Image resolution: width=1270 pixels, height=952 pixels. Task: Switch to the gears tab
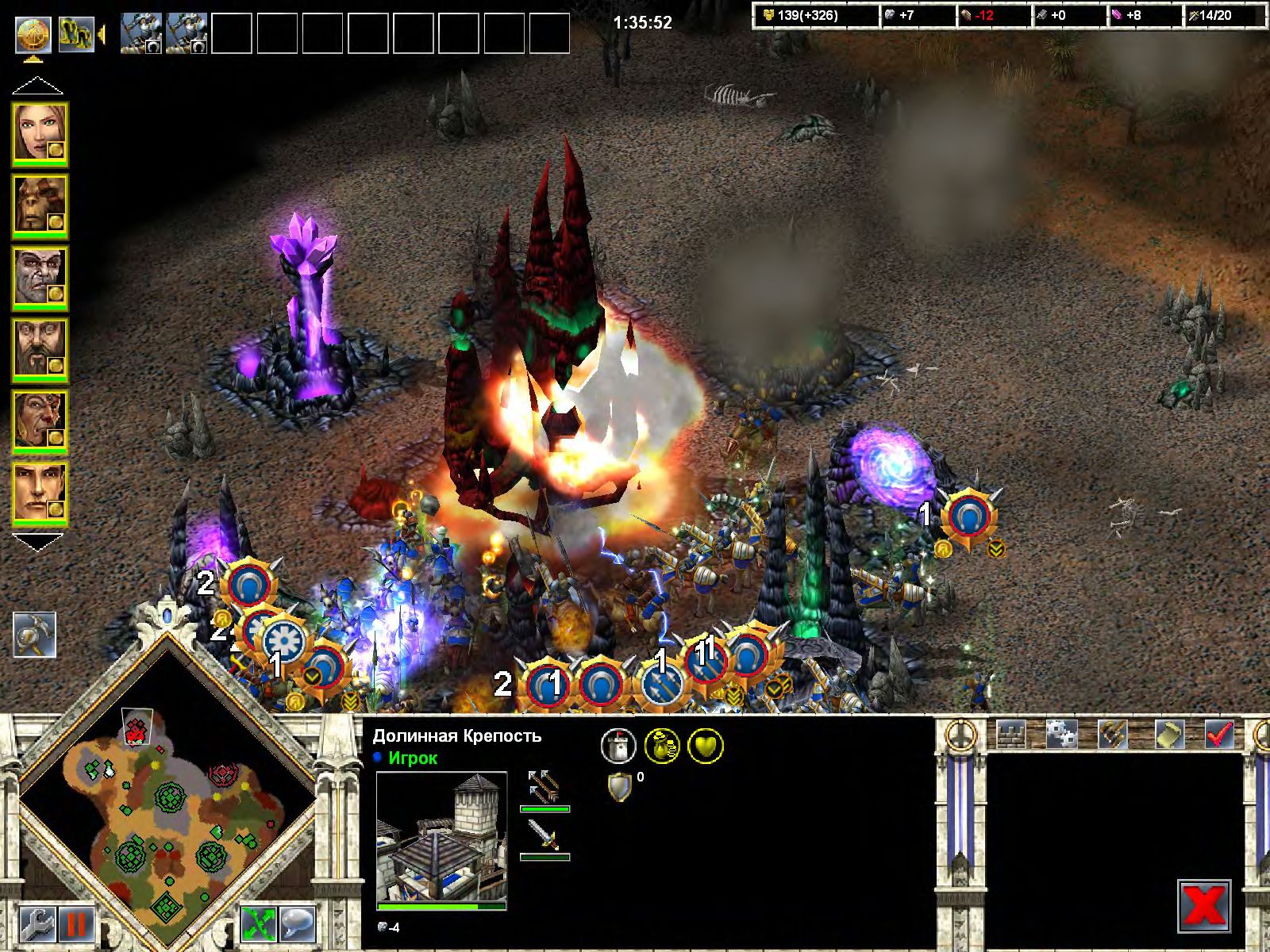pos(1060,735)
